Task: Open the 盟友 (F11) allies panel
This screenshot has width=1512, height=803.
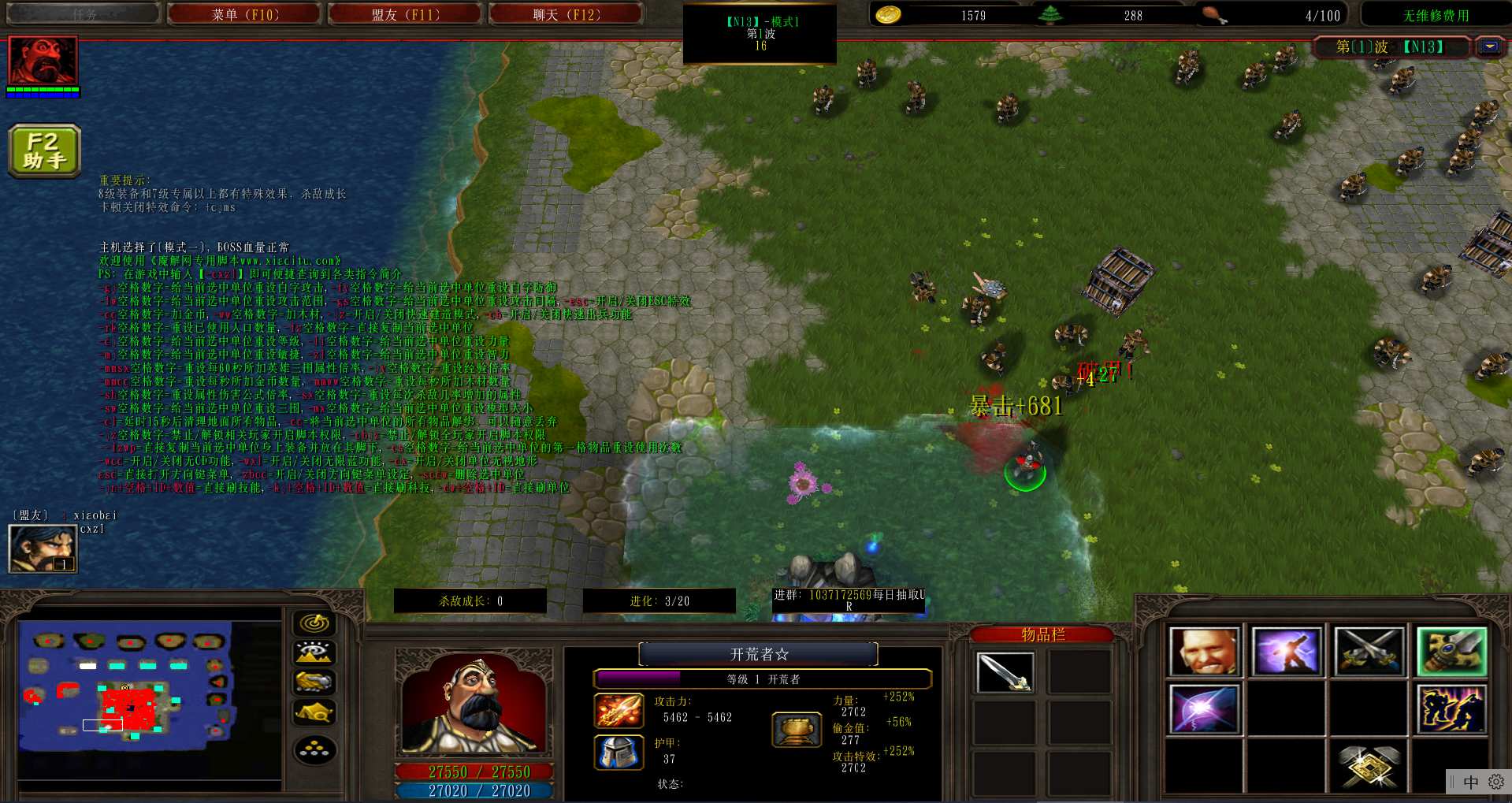Action: pos(405,14)
